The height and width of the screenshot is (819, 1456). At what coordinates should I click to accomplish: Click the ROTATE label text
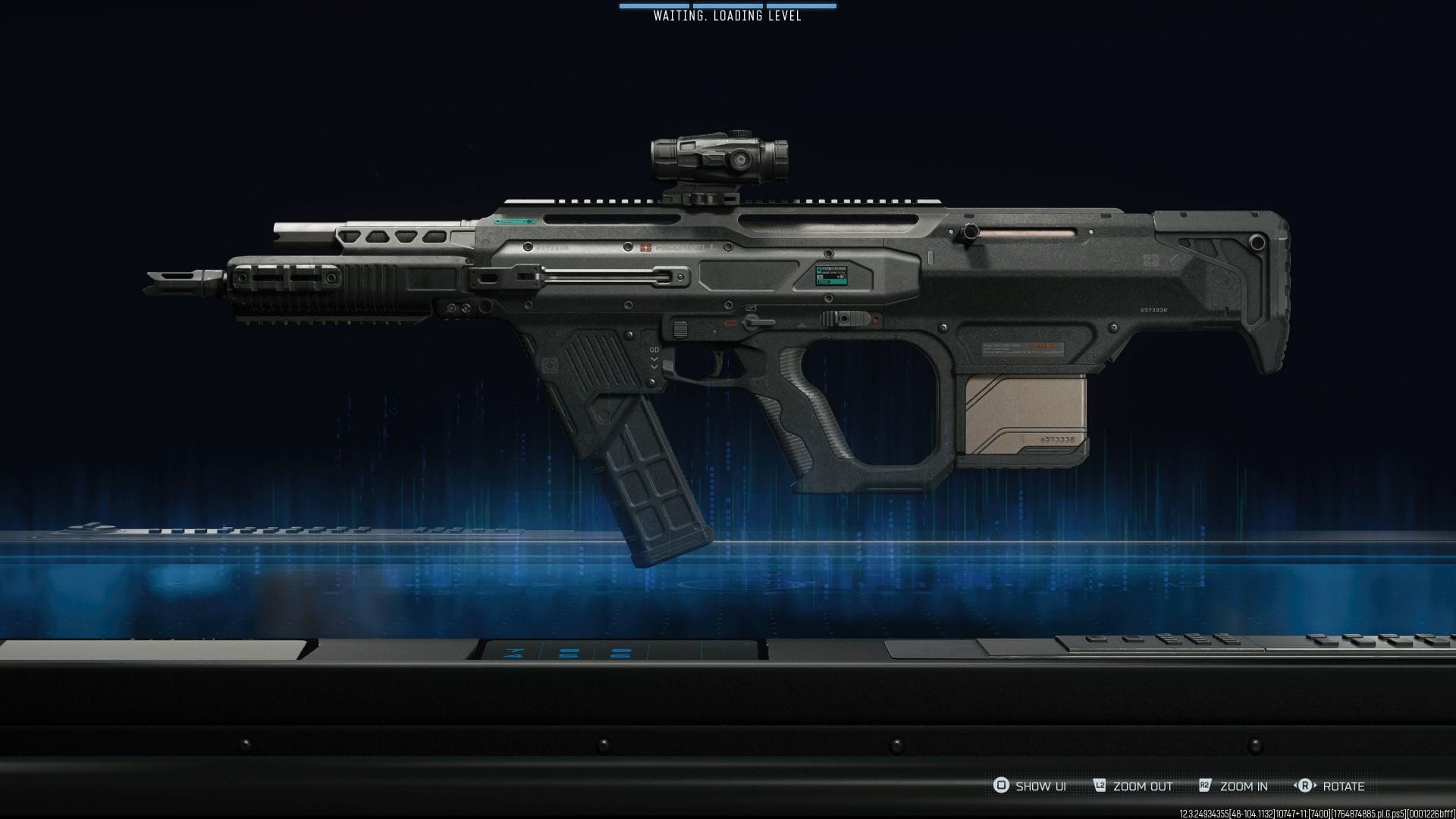pos(1345,787)
